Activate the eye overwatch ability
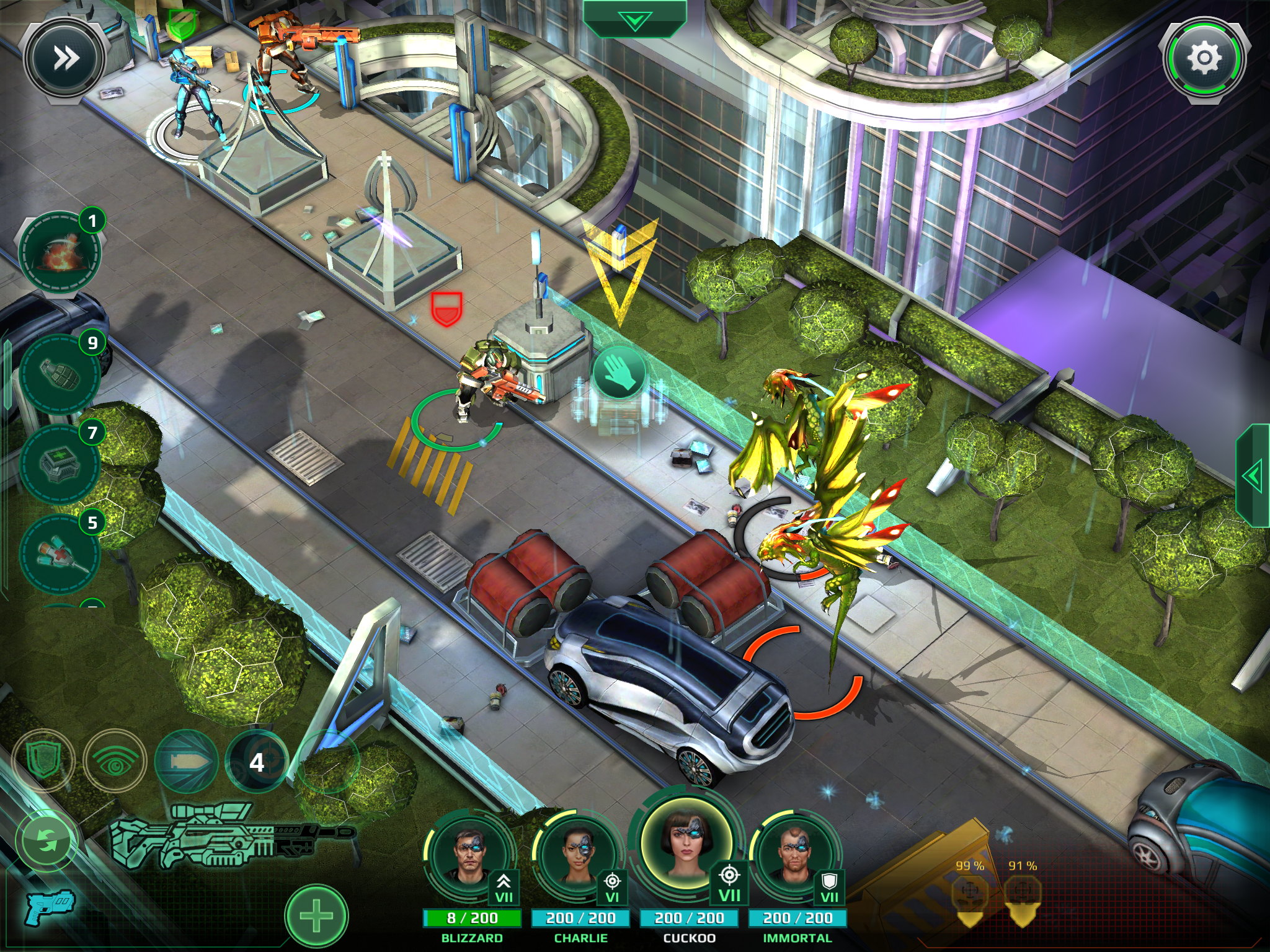 click(115, 761)
